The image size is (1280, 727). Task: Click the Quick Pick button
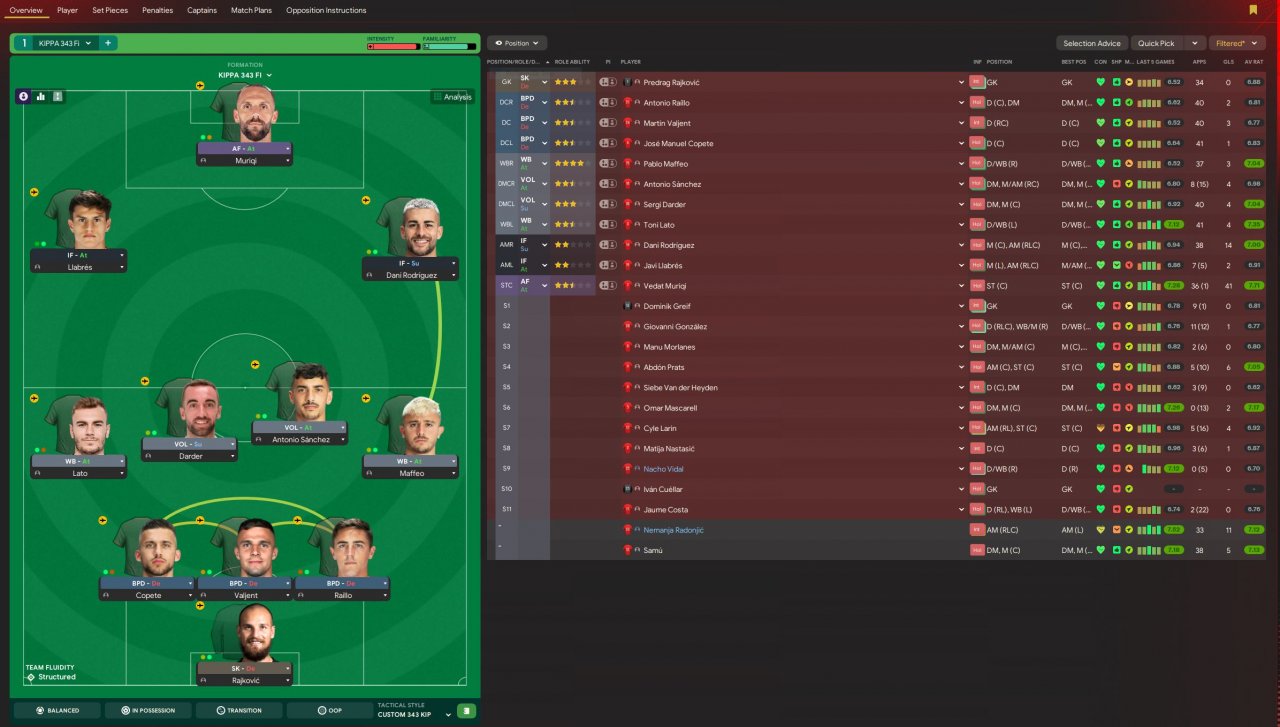tap(1156, 43)
